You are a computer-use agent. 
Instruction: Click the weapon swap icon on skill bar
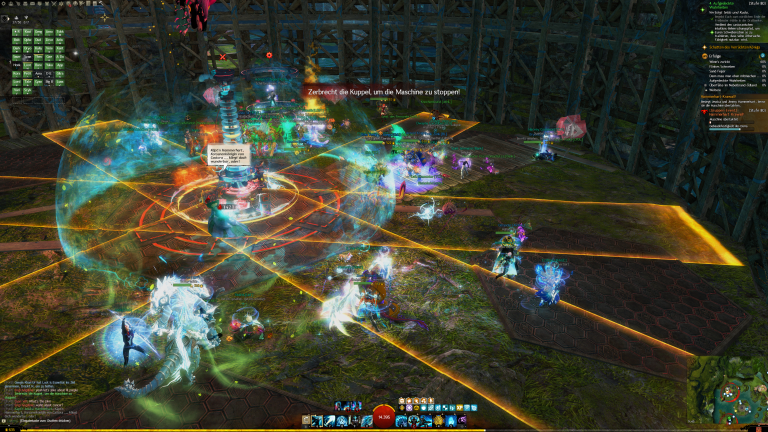[x=303, y=421]
